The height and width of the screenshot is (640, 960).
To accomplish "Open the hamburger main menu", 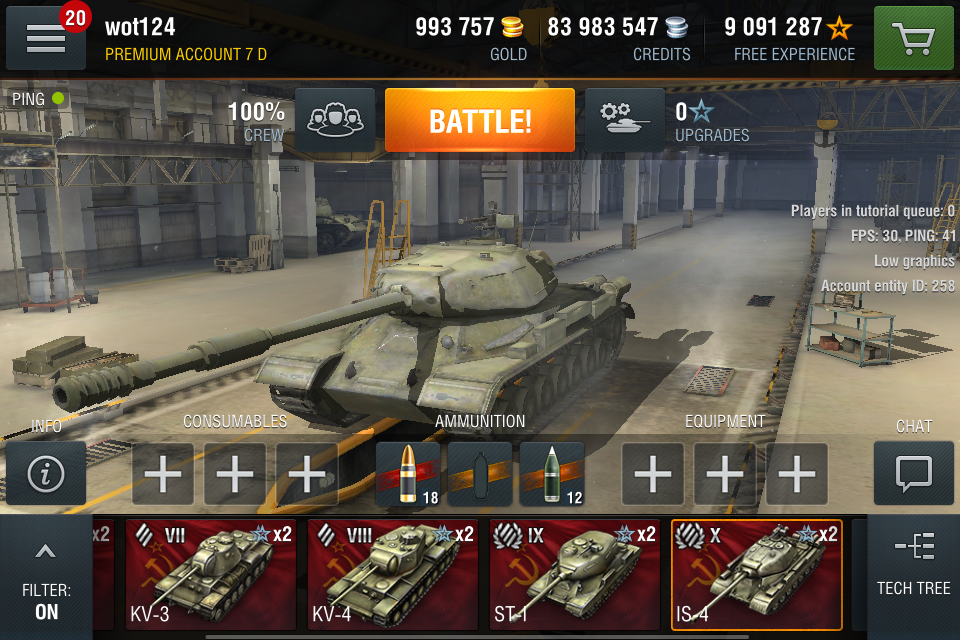I will [x=46, y=39].
